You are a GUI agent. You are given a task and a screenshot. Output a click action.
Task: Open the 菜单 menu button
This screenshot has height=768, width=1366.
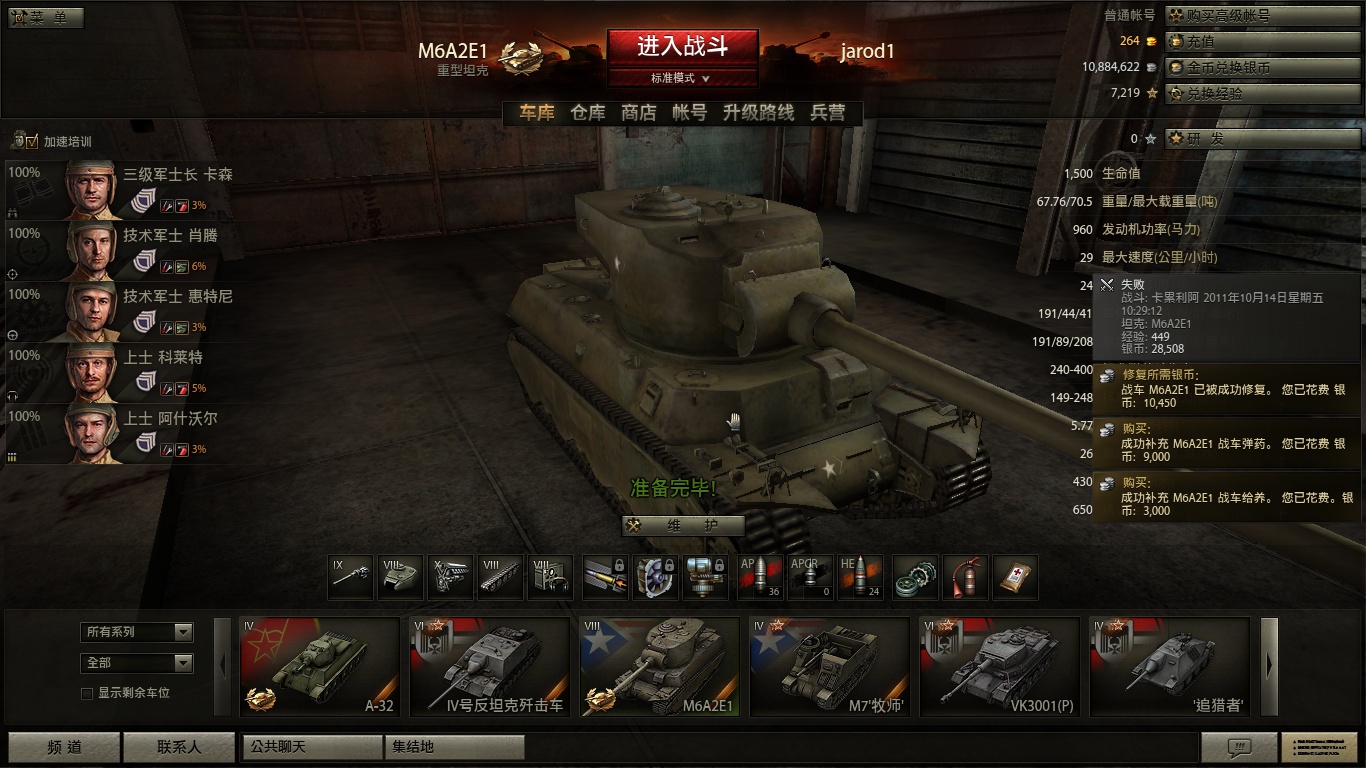click(46, 18)
